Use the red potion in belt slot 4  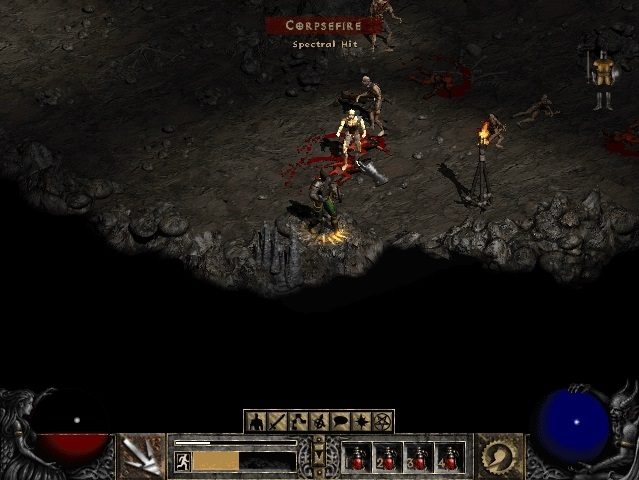coord(450,458)
